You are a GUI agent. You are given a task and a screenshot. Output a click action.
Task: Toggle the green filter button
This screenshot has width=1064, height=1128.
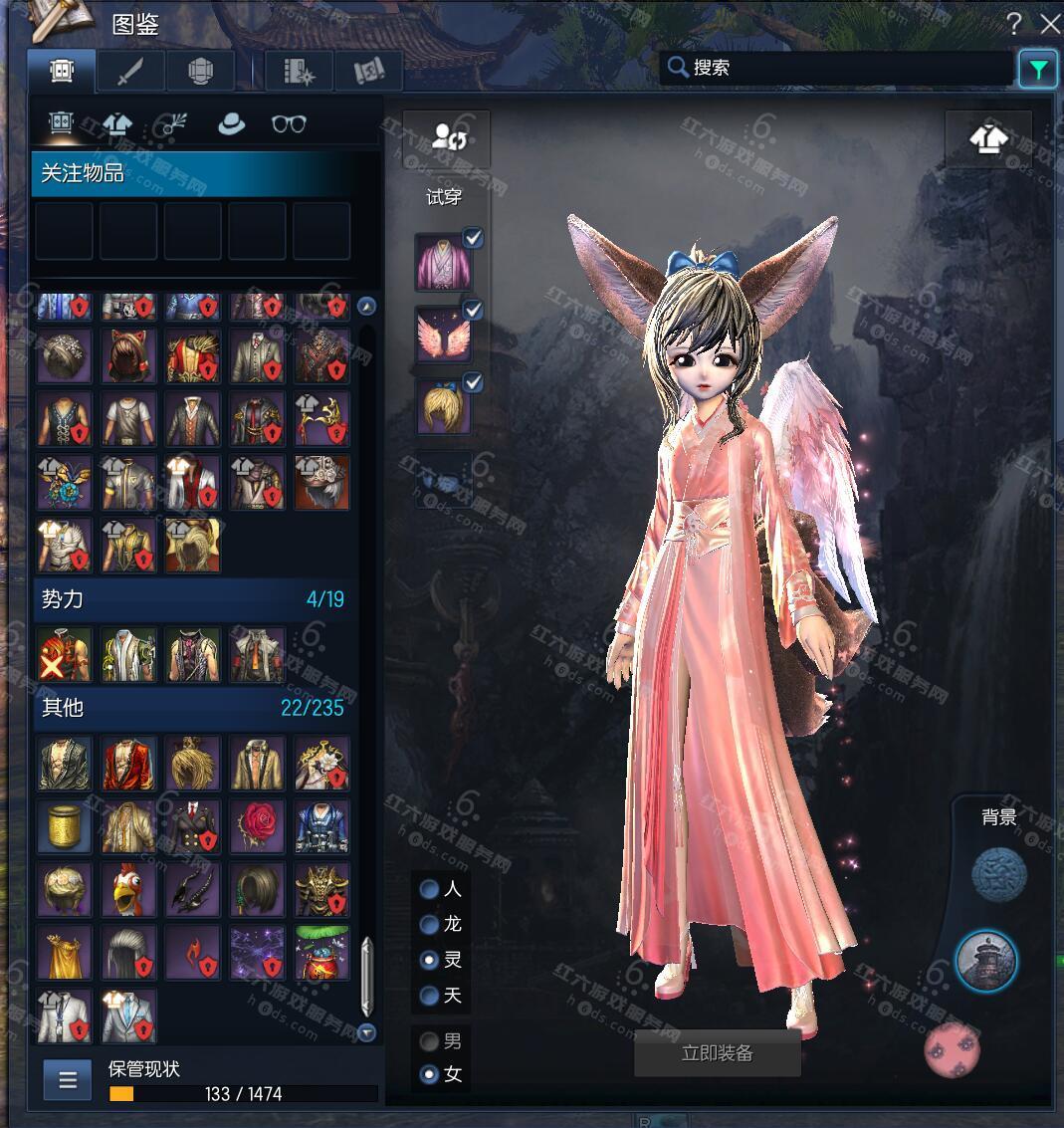[x=1038, y=69]
